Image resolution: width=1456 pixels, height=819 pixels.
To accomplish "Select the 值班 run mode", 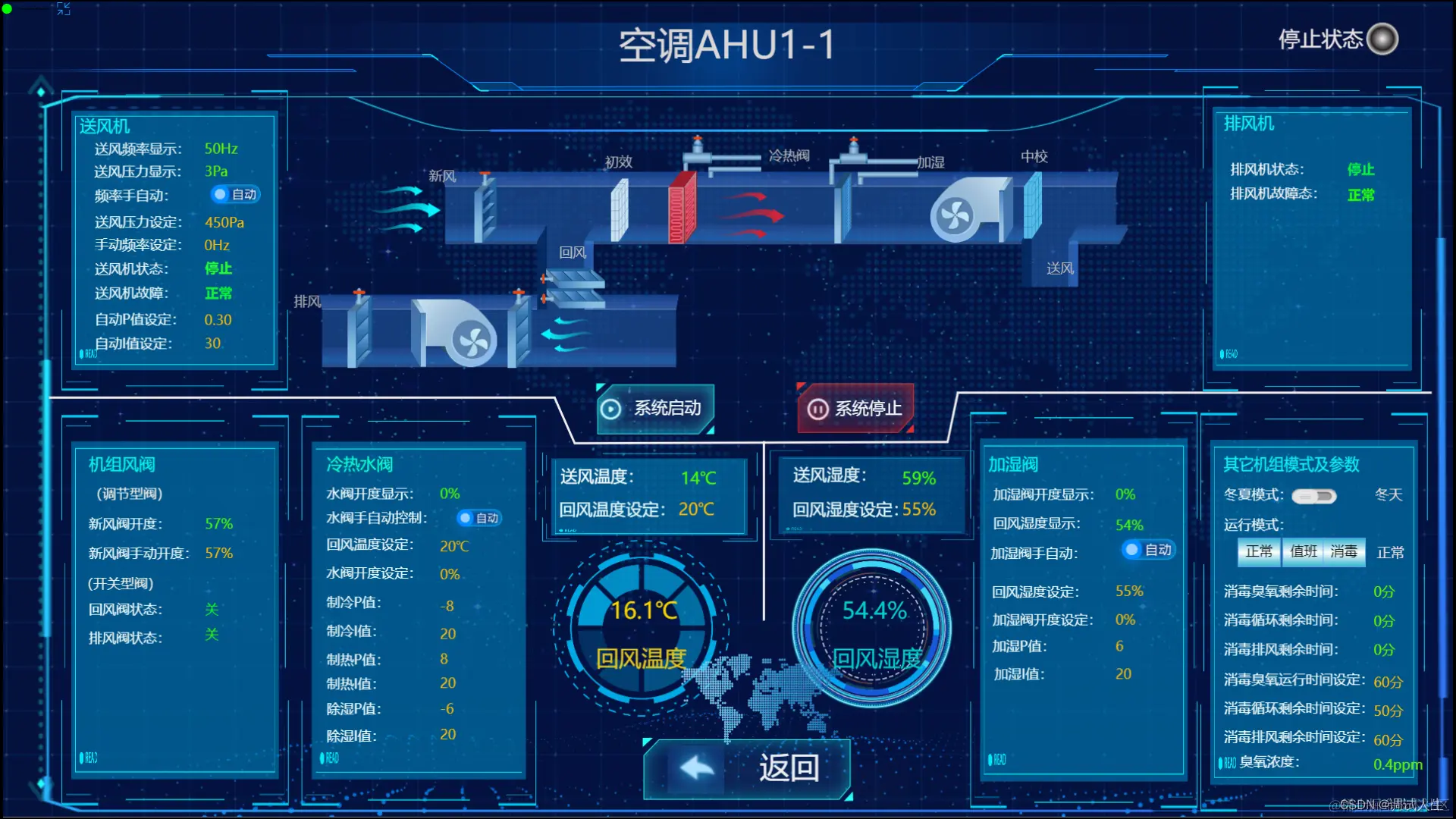I will (x=1303, y=552).
